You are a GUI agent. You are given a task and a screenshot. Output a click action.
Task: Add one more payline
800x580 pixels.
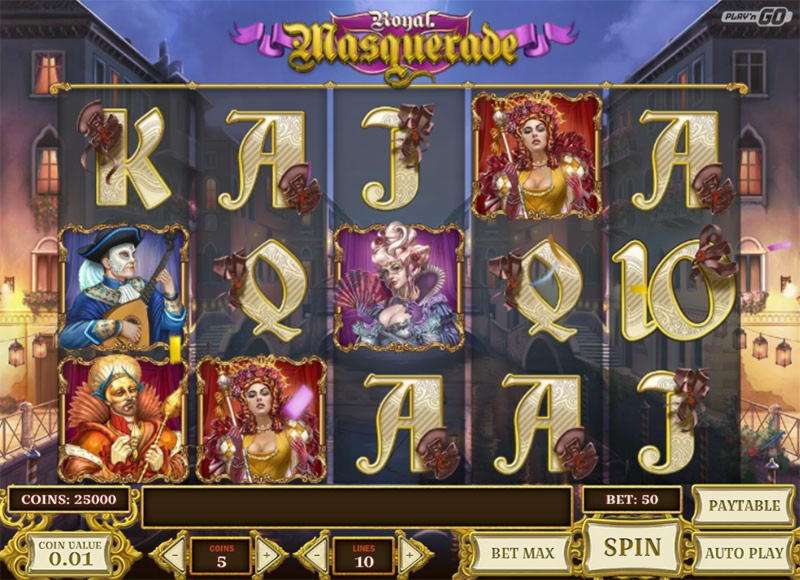click(411, 553)
